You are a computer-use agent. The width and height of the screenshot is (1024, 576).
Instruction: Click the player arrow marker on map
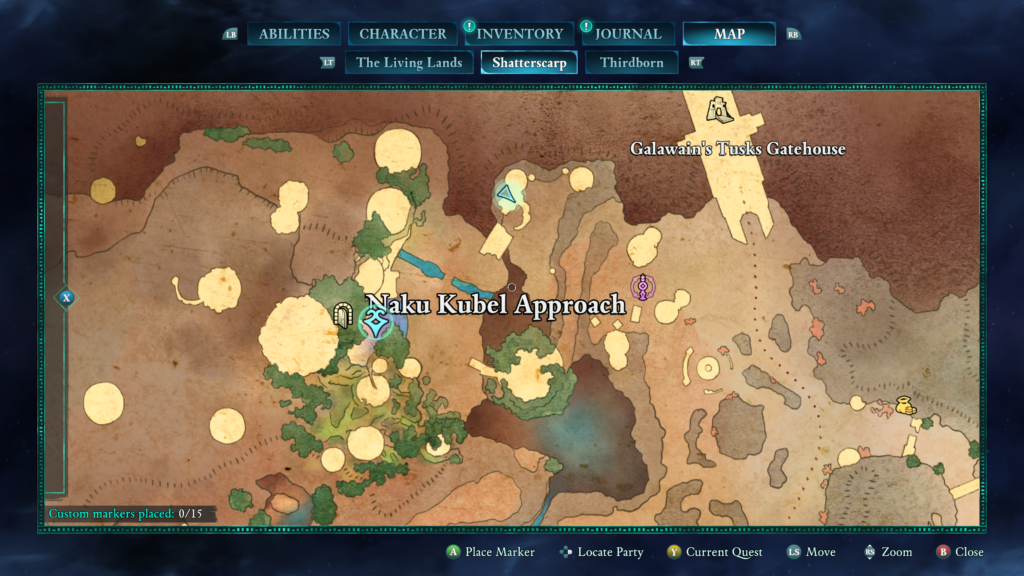(x=509, y=195)
